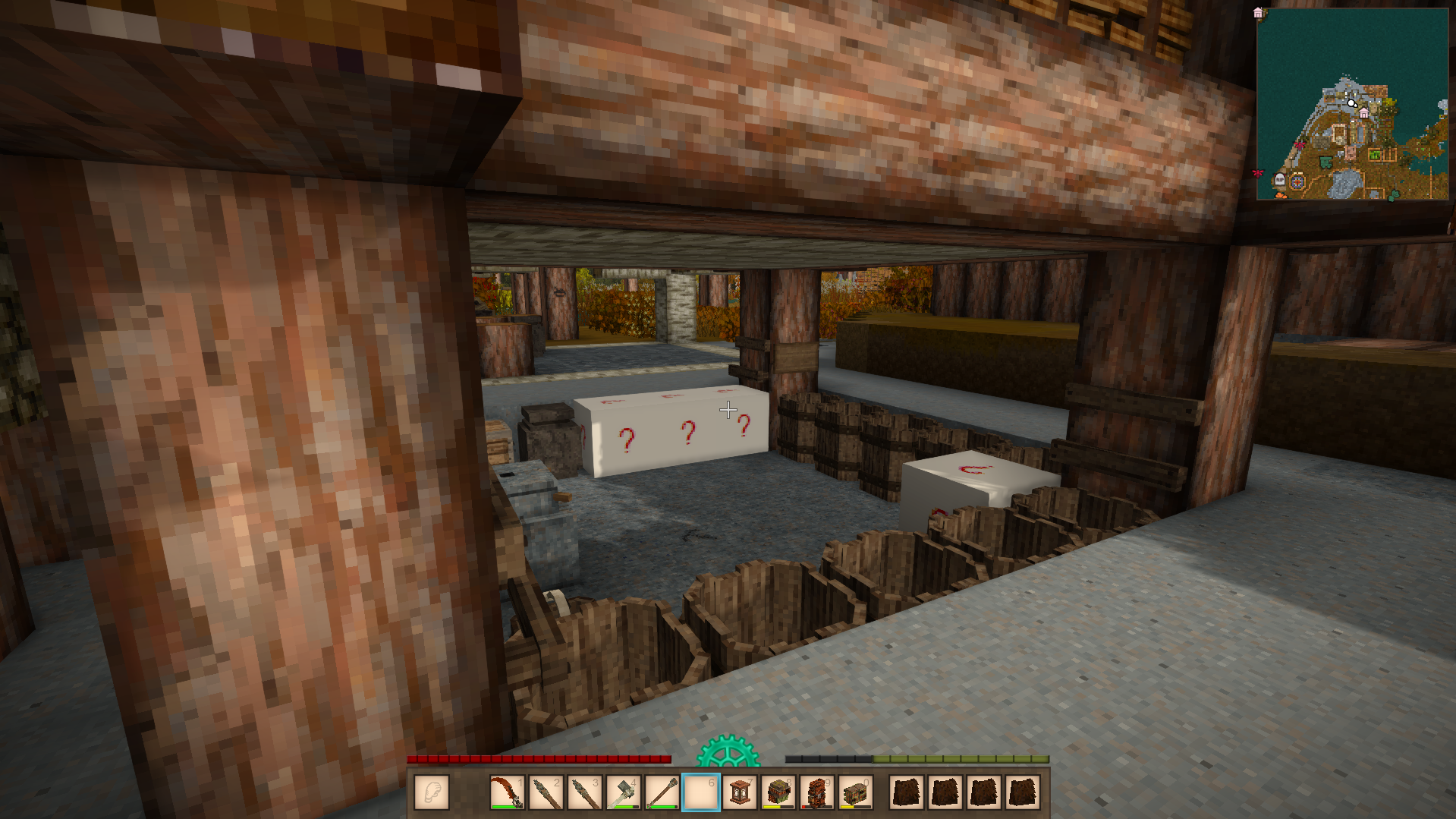This screenshot has height=819, width=1456.
Task: Select the lantern in hotbar slot 7
Action: click(x=740, y=792)
